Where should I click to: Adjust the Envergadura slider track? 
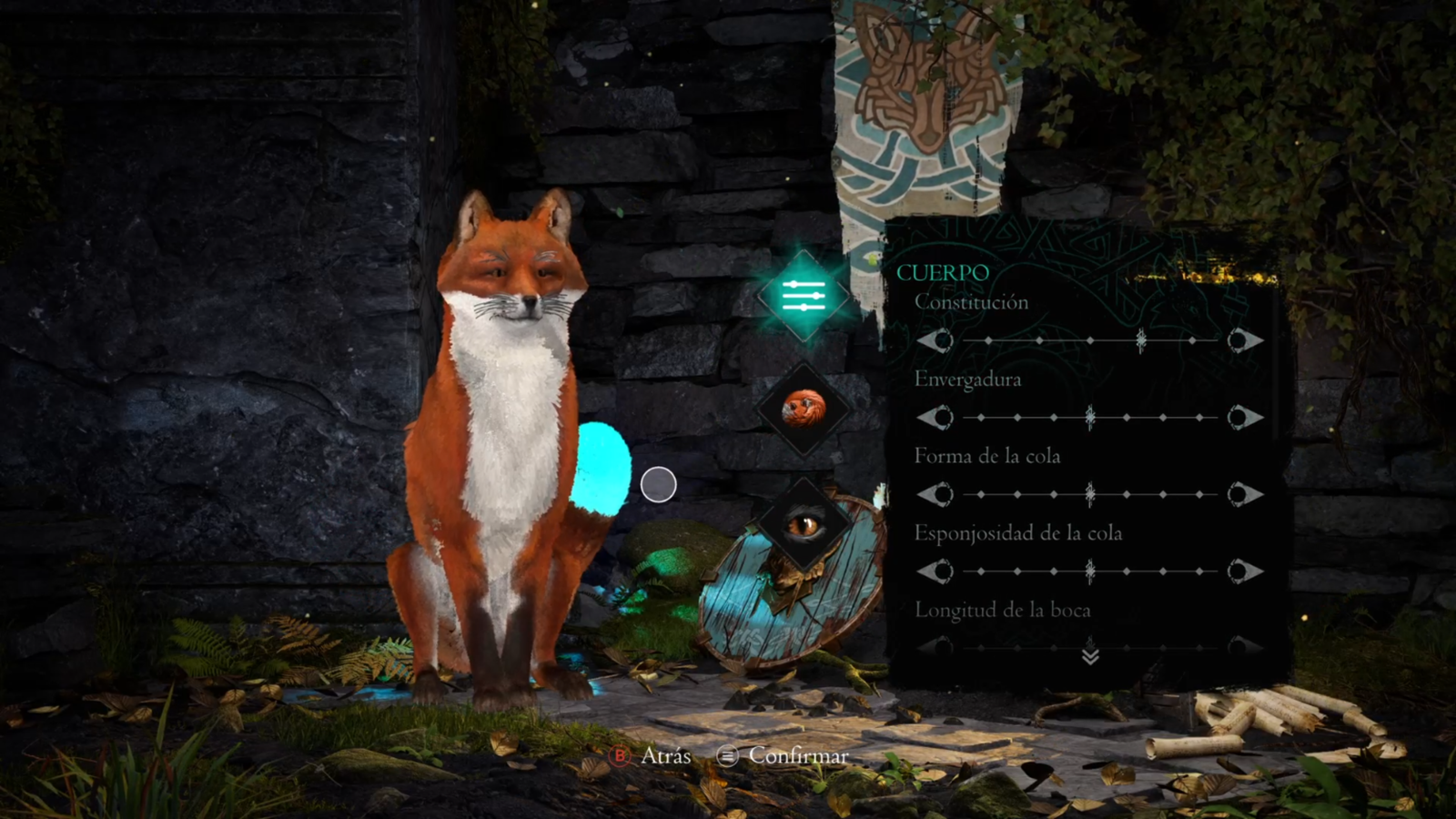pyautogui.click(x=1089, y=418)
